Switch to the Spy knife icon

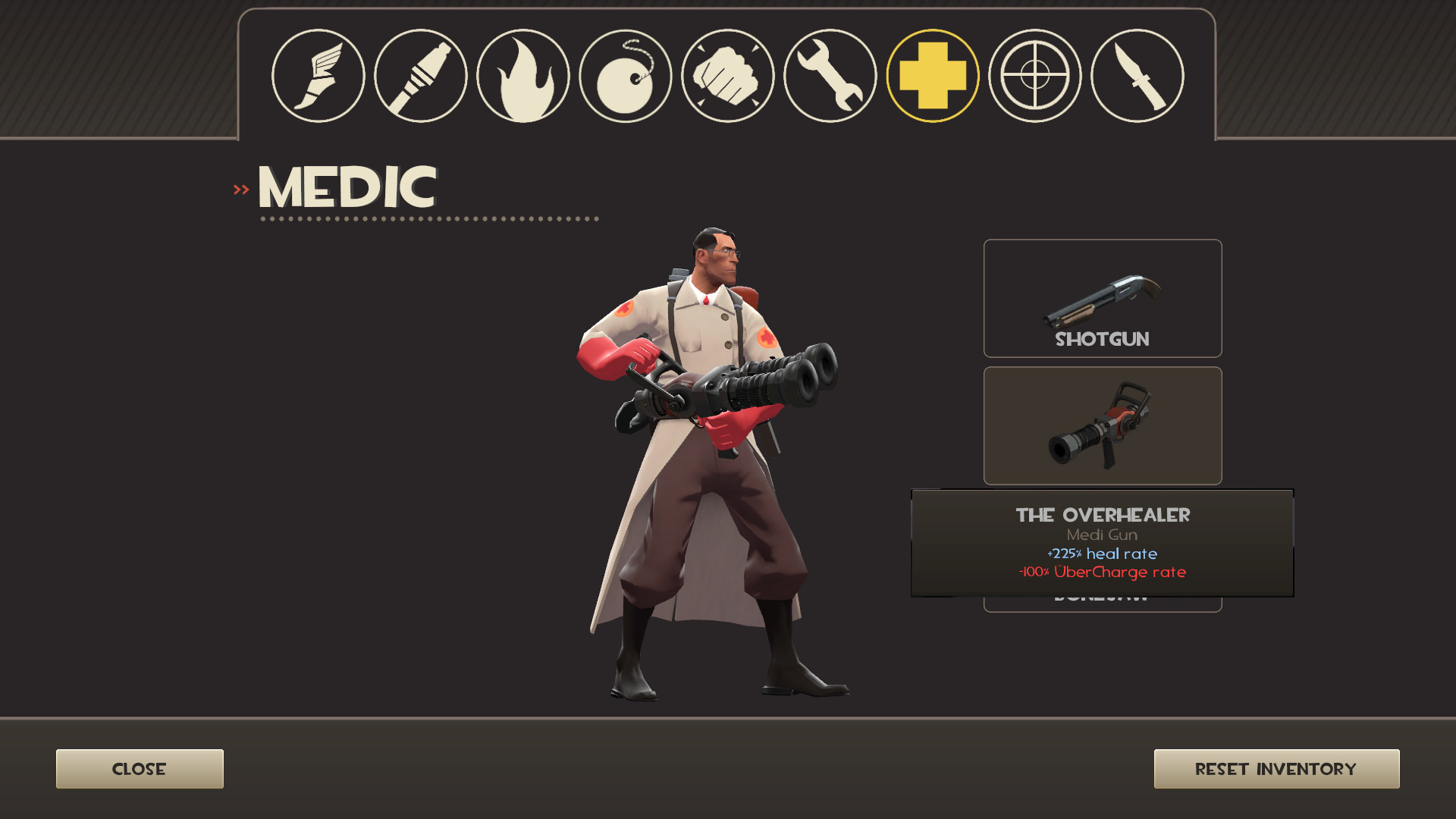coord(1137,75)
